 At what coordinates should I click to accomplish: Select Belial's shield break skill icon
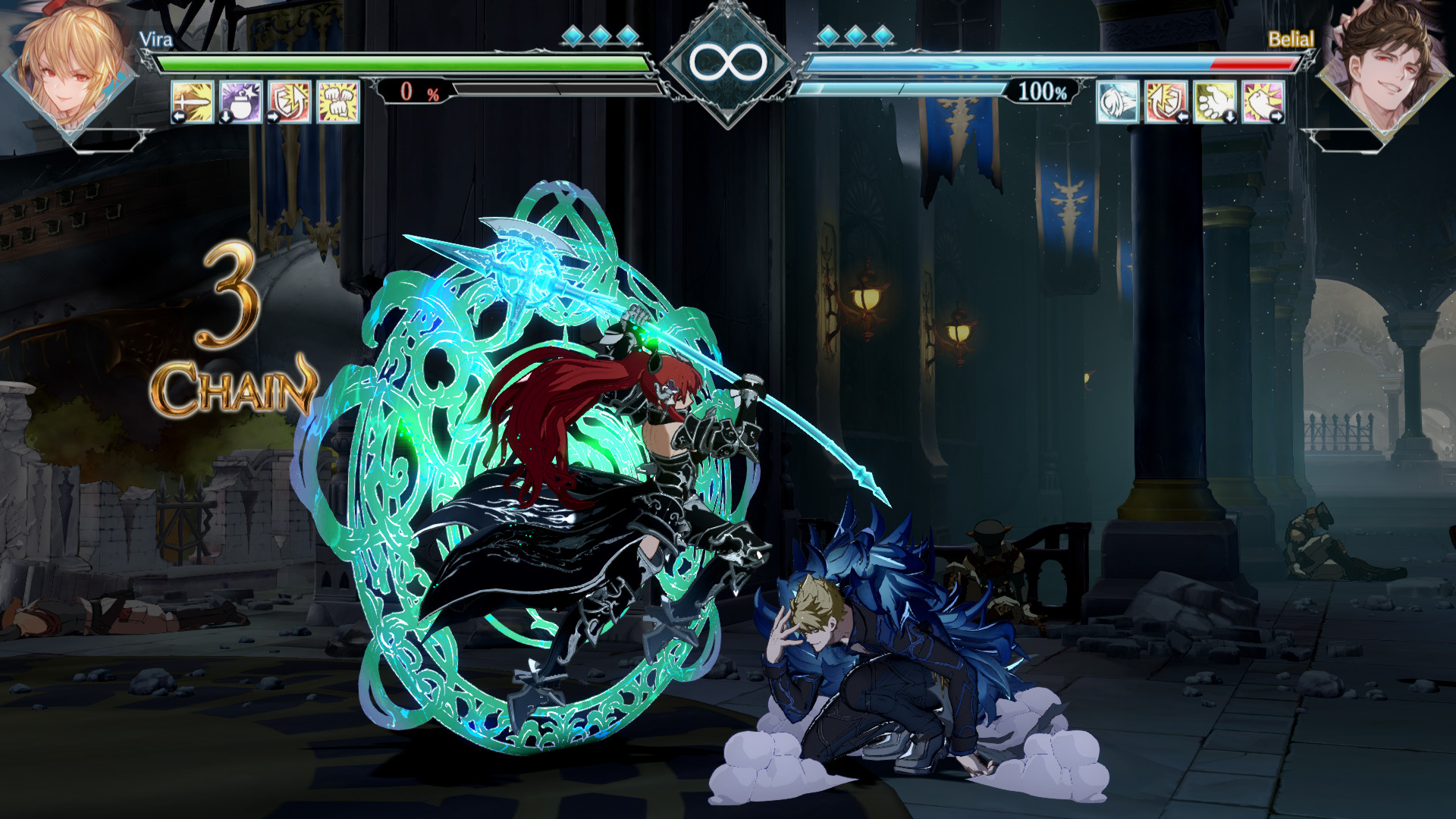[1166, 102]
